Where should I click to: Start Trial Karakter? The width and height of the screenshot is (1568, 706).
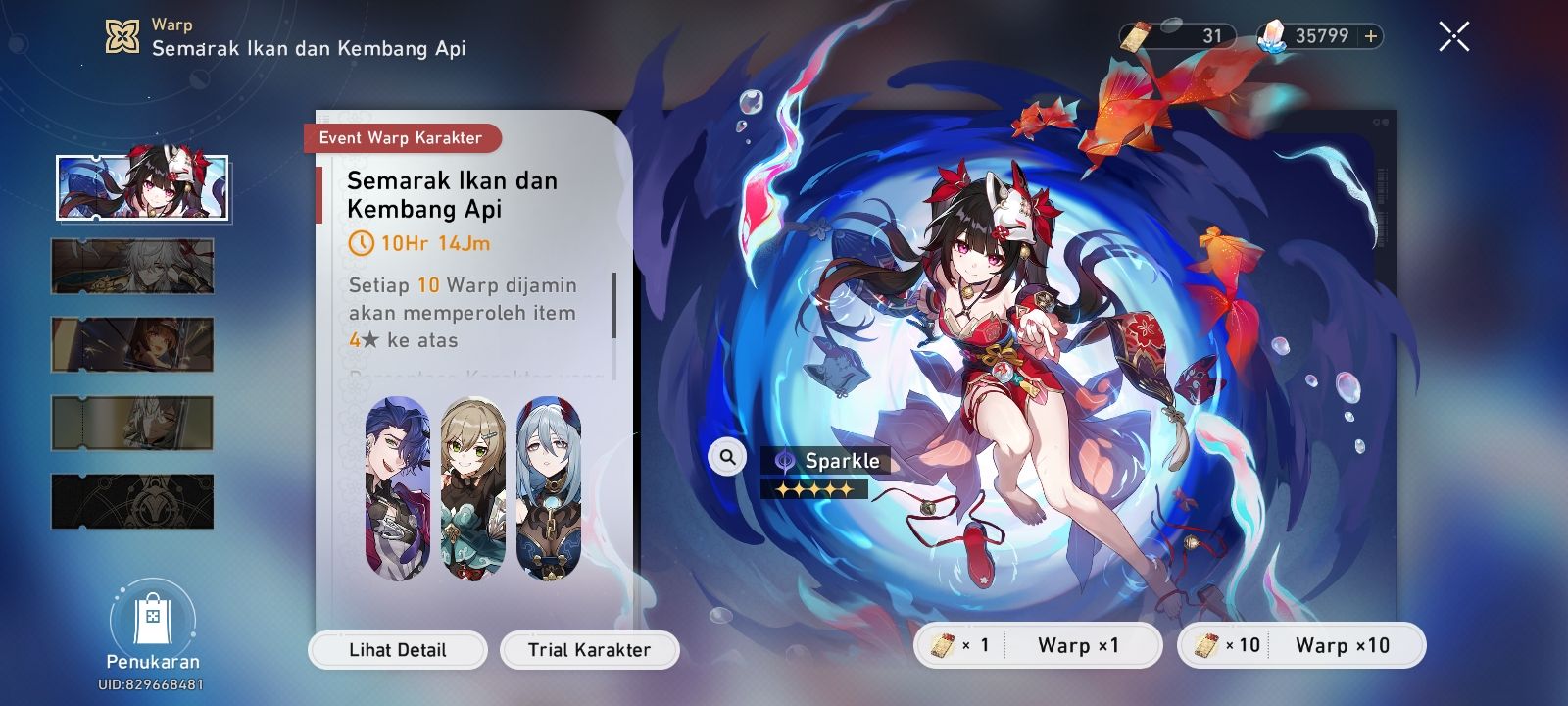point(589,650)
